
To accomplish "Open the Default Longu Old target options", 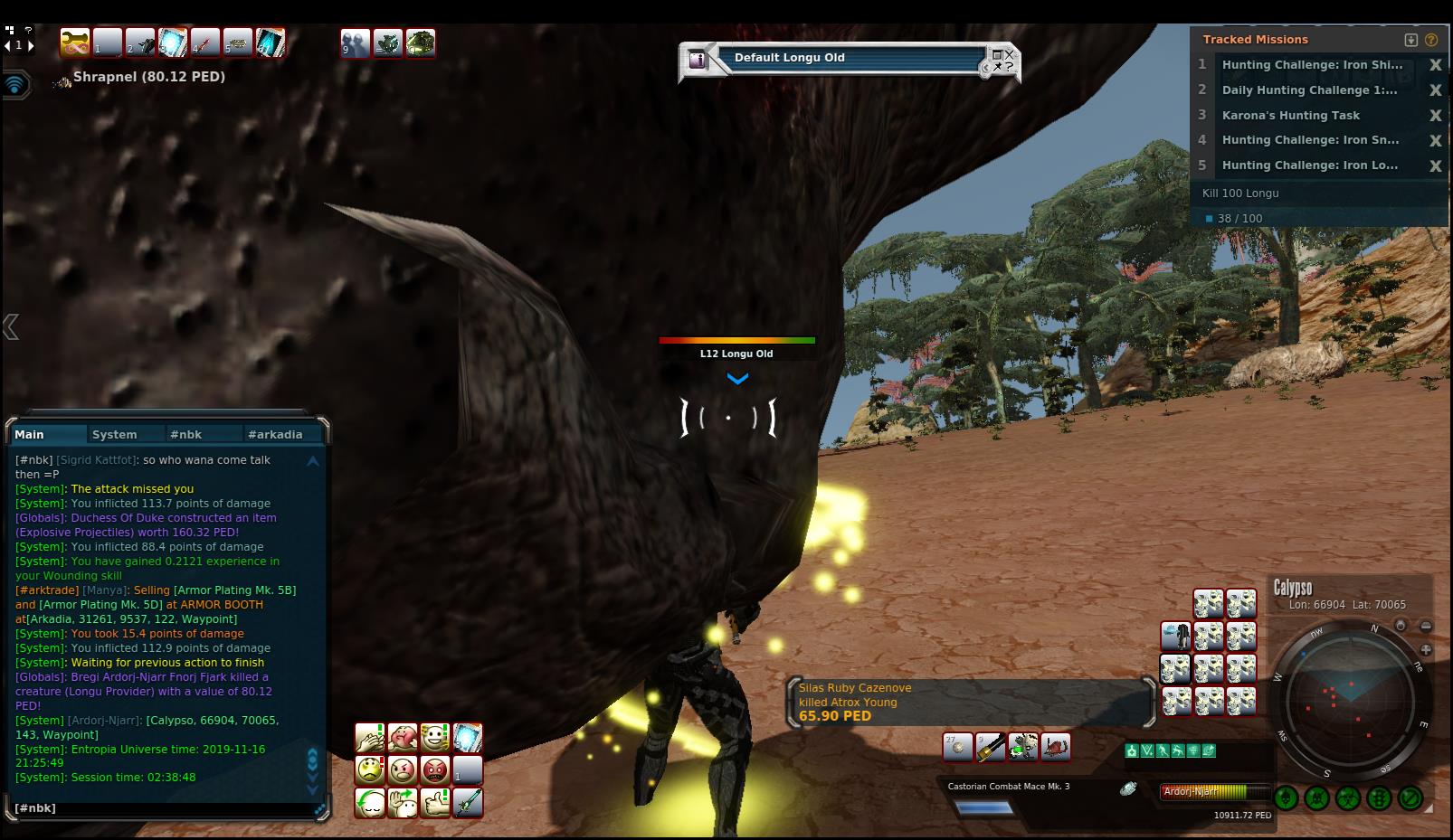I will pyautogui.click(x=1002, y=61).
